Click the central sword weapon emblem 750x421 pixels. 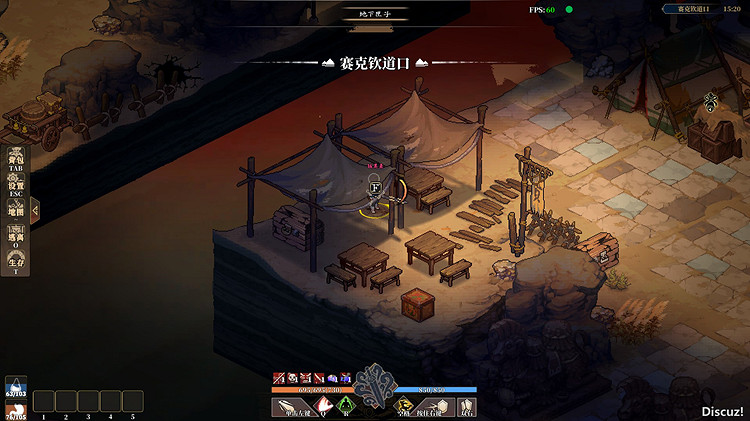tap(376, 383)
